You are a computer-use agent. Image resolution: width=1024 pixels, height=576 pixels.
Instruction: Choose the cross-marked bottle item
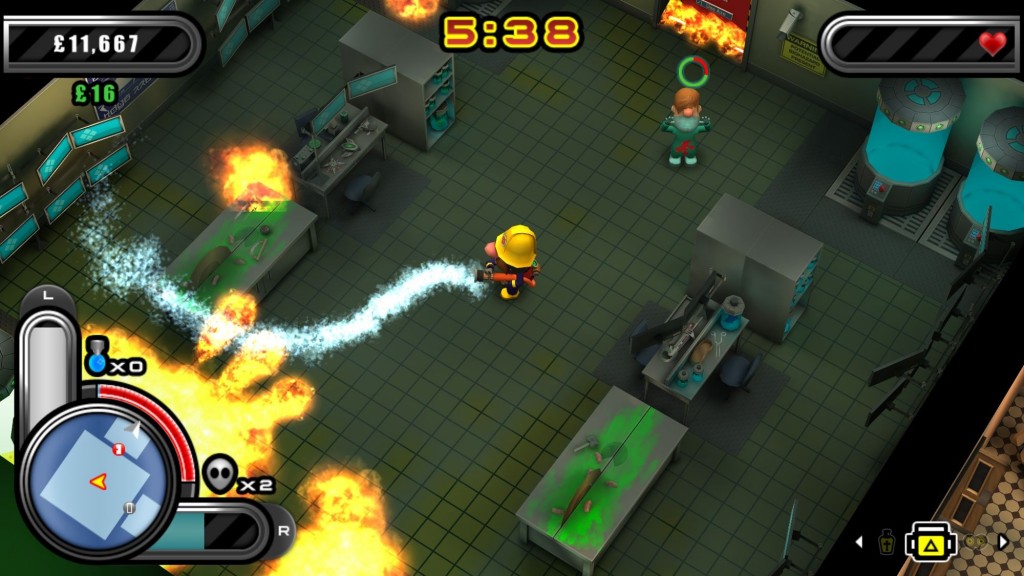point(886,542)
